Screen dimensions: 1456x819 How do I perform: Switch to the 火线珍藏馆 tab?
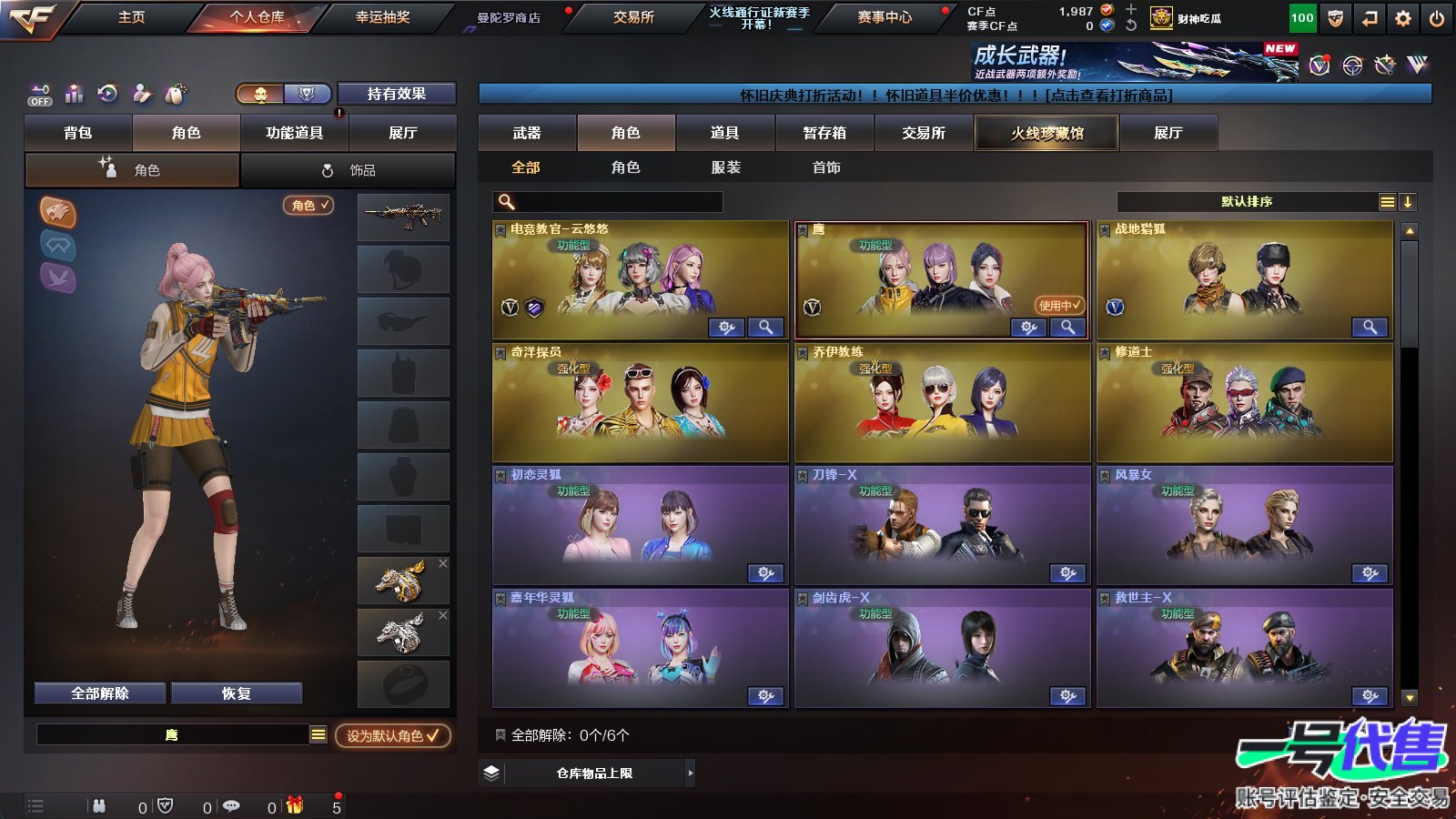click(1046, 133)
